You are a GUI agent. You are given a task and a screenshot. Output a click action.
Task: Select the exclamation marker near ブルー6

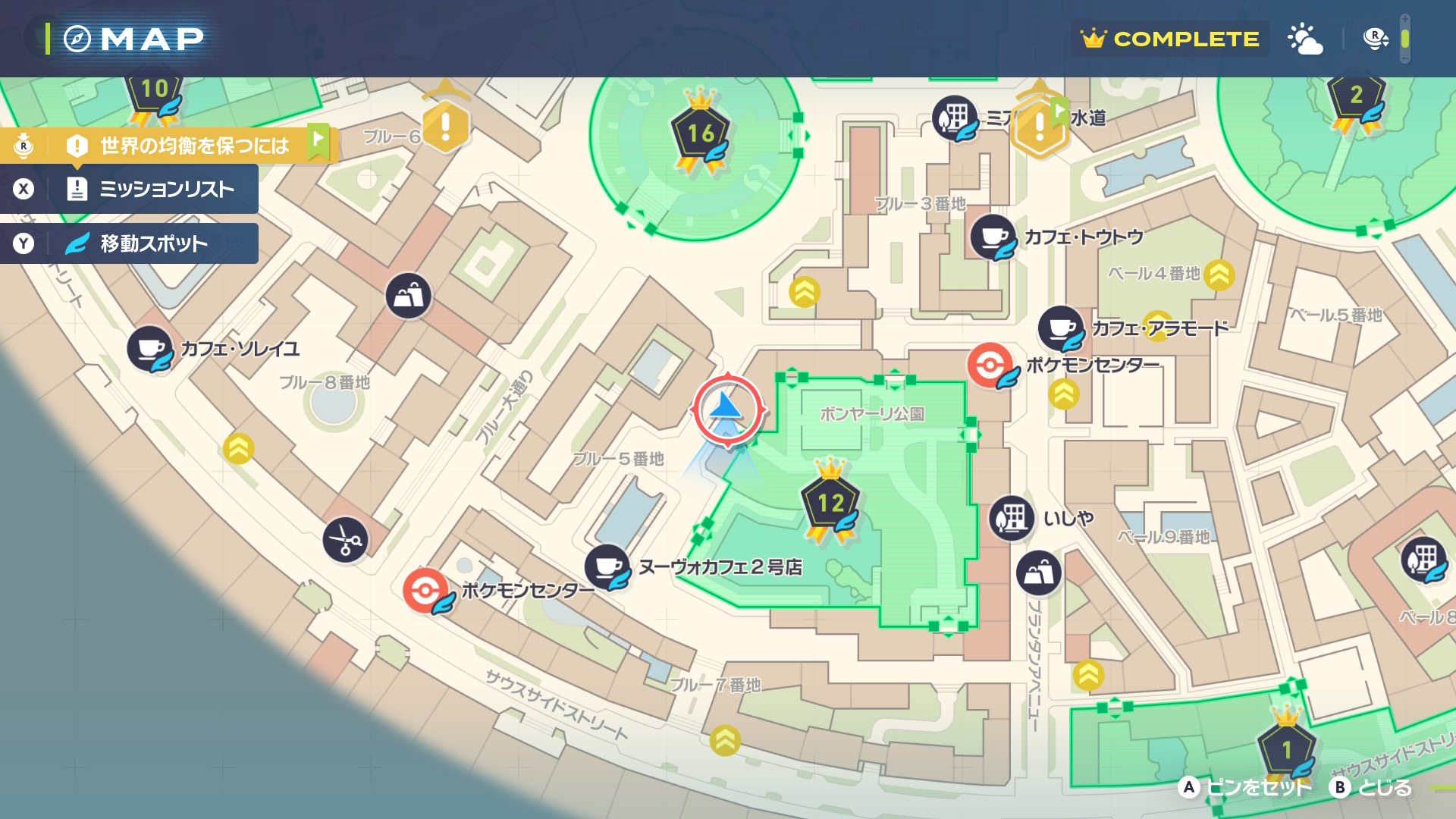click(445, 126)
